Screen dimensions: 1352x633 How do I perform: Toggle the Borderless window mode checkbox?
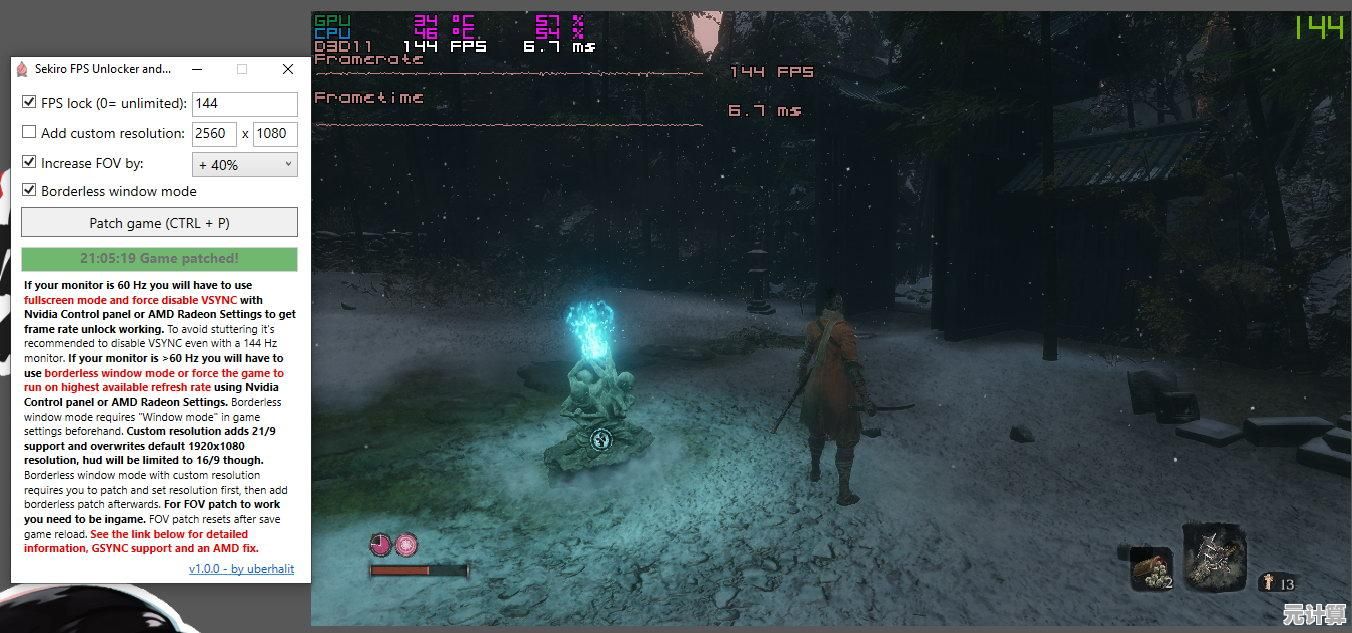pyautogui.click(x=29, y=190)
